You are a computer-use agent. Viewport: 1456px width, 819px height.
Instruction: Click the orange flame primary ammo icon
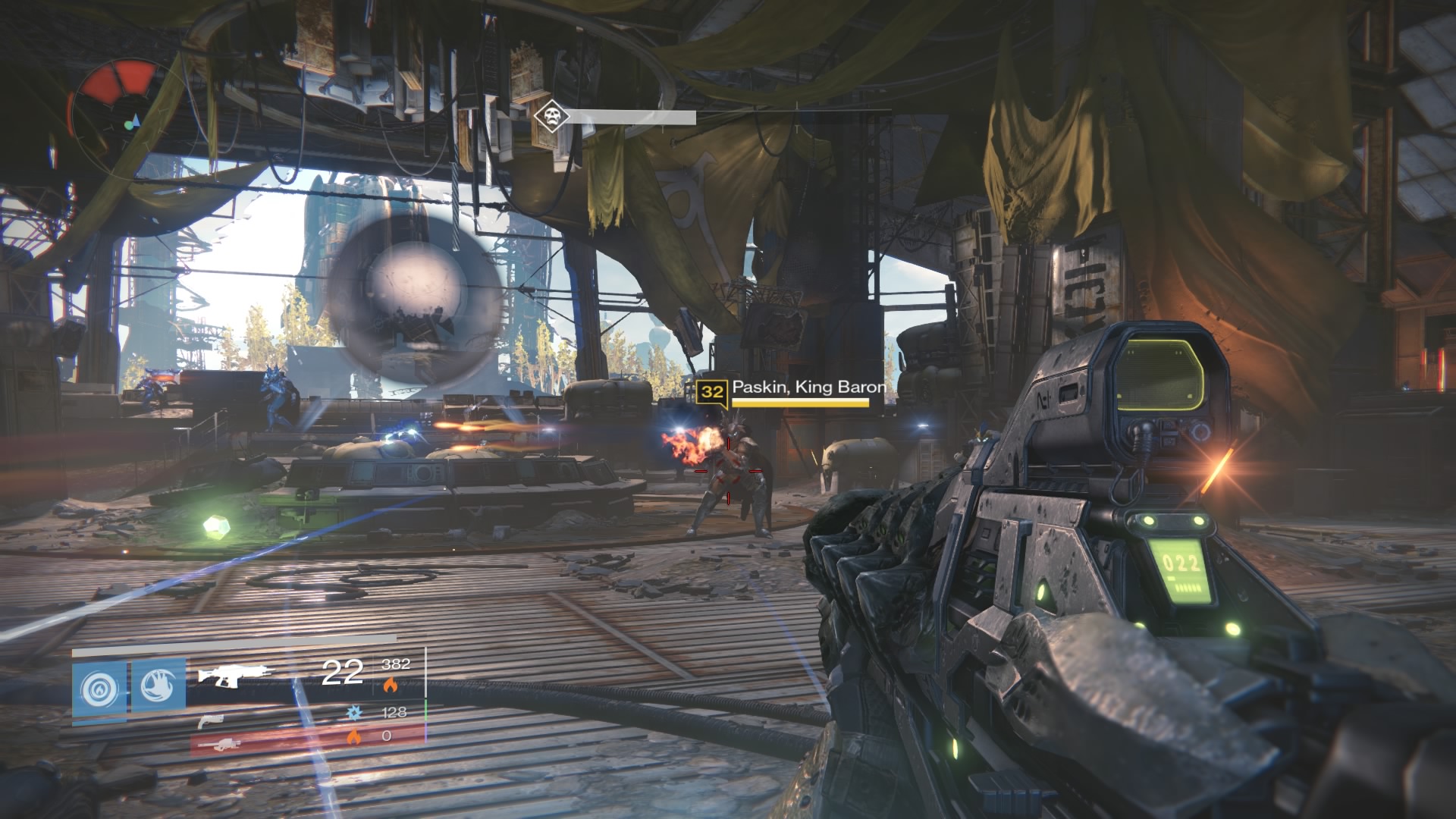point(391,685)
